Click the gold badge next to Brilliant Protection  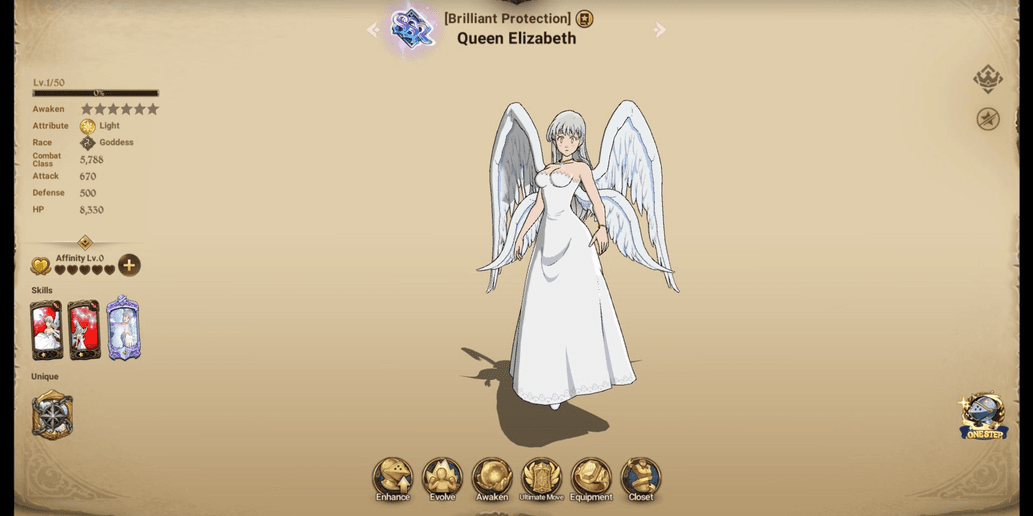coord(585,19)
